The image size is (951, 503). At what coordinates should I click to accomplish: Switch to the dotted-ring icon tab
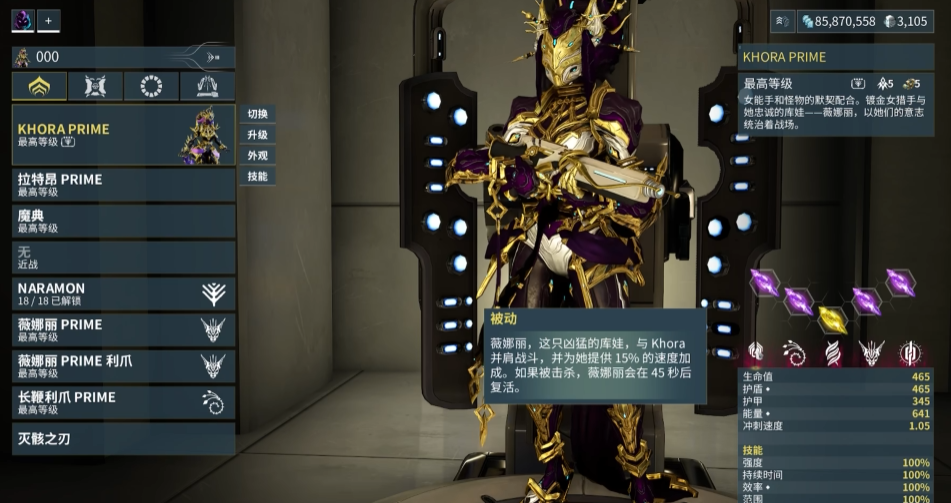click(151, 86)
